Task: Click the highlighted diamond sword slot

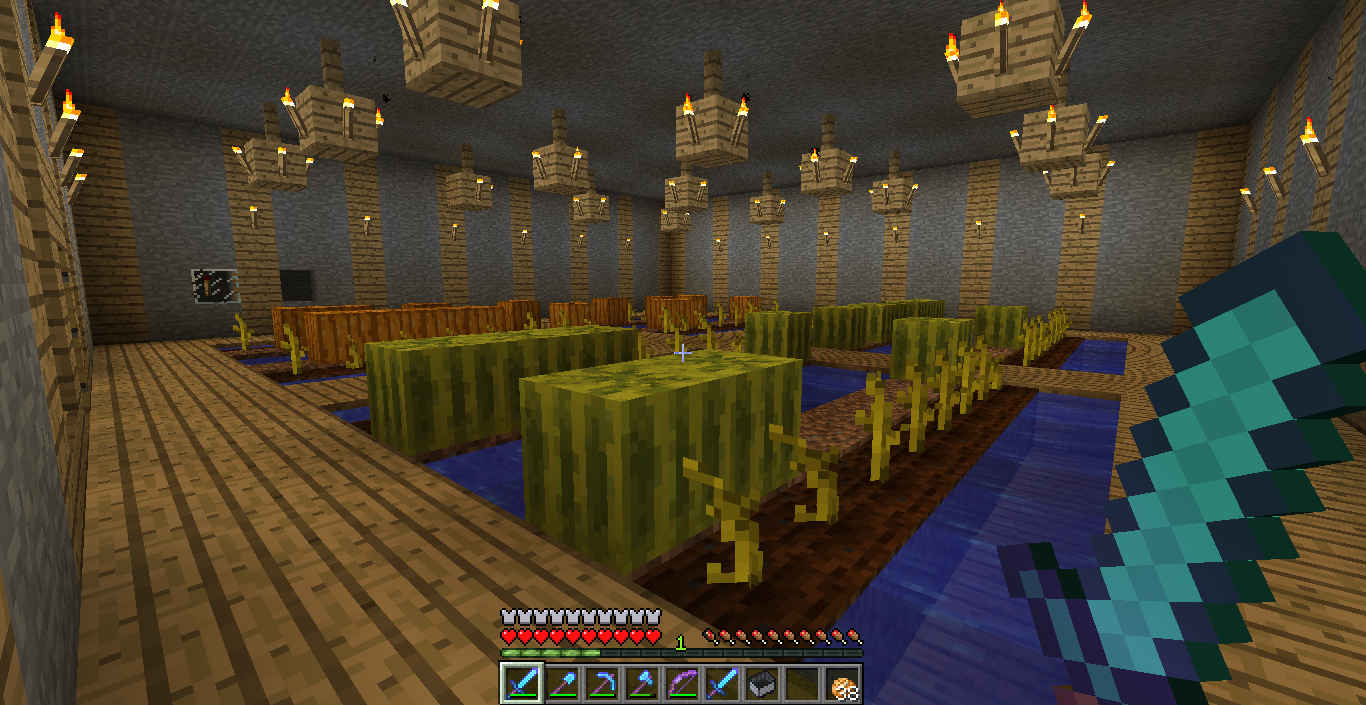Action: [x=520, y=683]
